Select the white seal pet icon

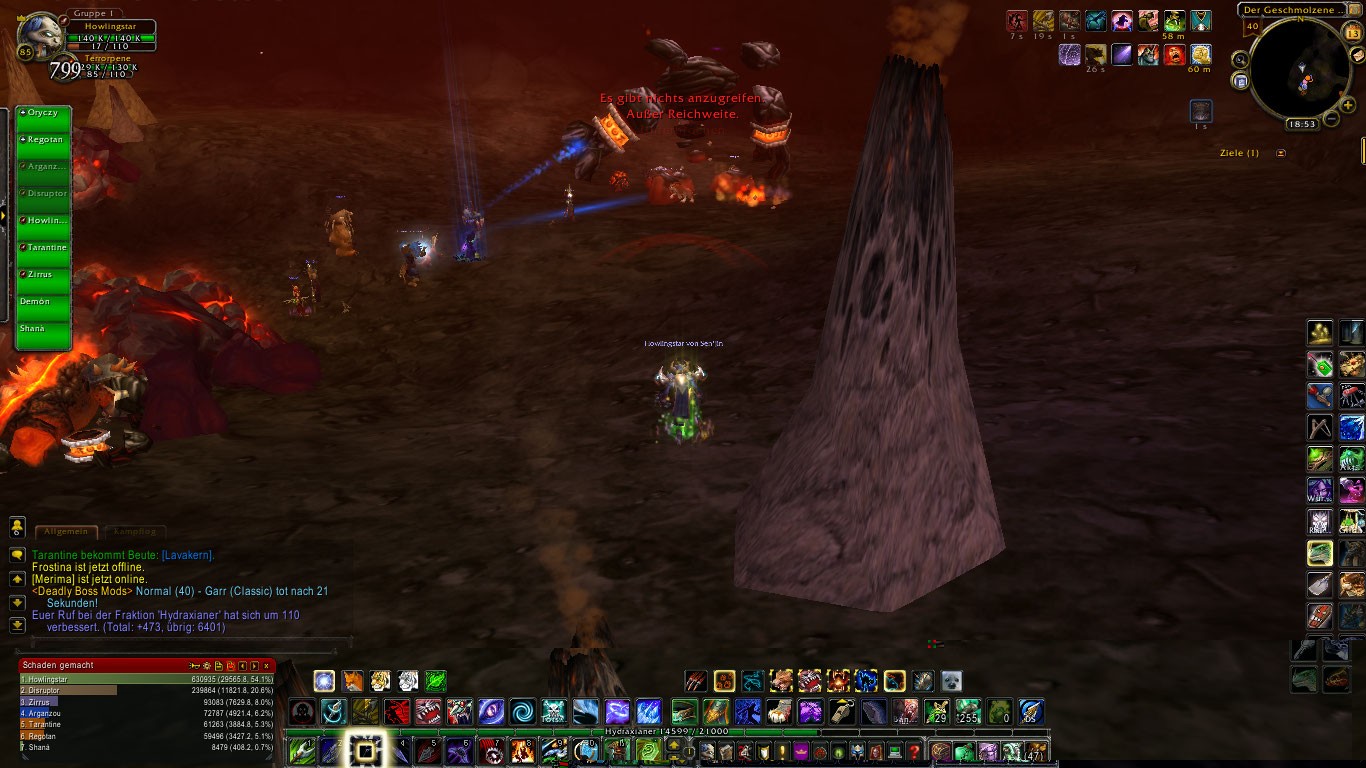point(951,681)
